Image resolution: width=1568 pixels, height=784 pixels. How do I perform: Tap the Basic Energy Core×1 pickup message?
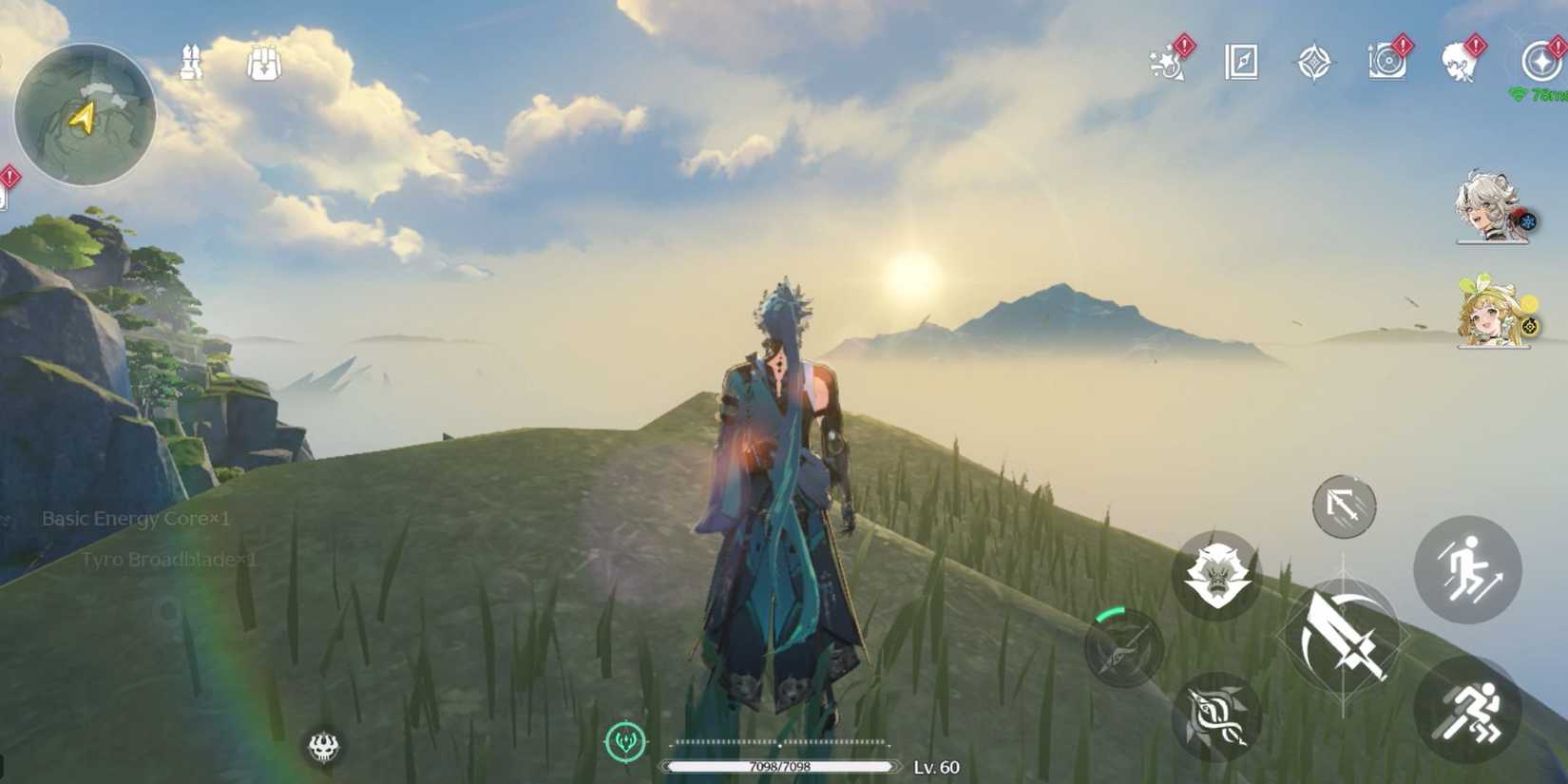pos(138,520)
